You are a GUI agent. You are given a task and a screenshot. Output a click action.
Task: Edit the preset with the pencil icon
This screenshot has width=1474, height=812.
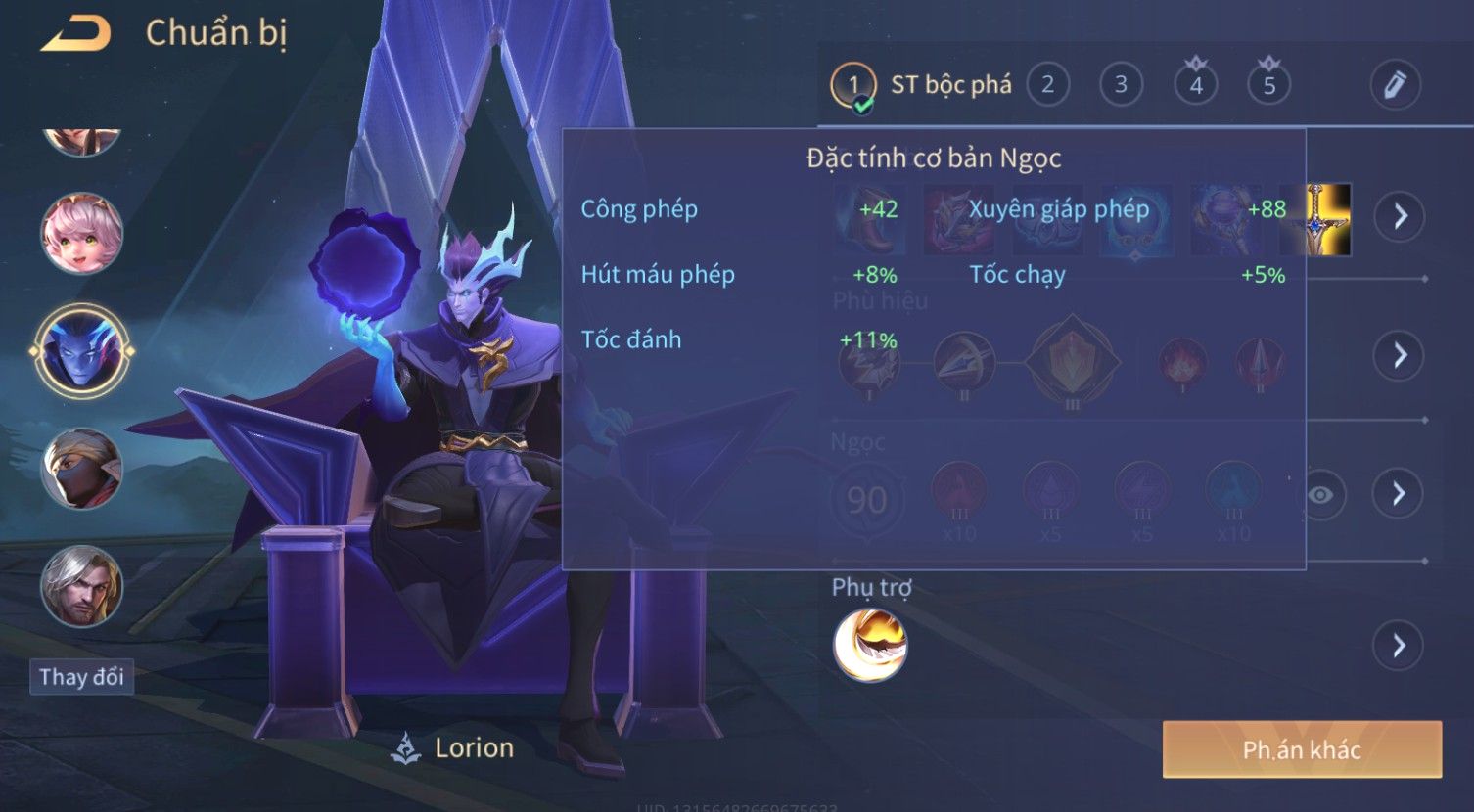[1395, 85]
